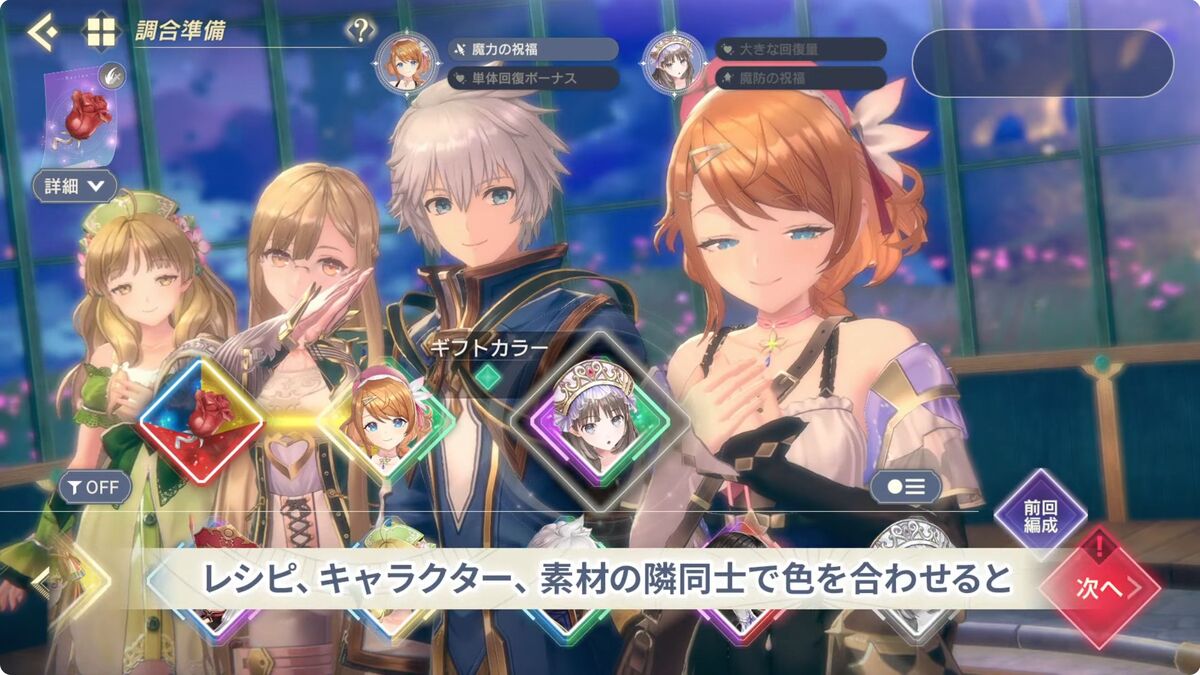Expand the 詳細 details dropdown
Viewport: 1200px width, 675px height.
(x=74, y=185)
